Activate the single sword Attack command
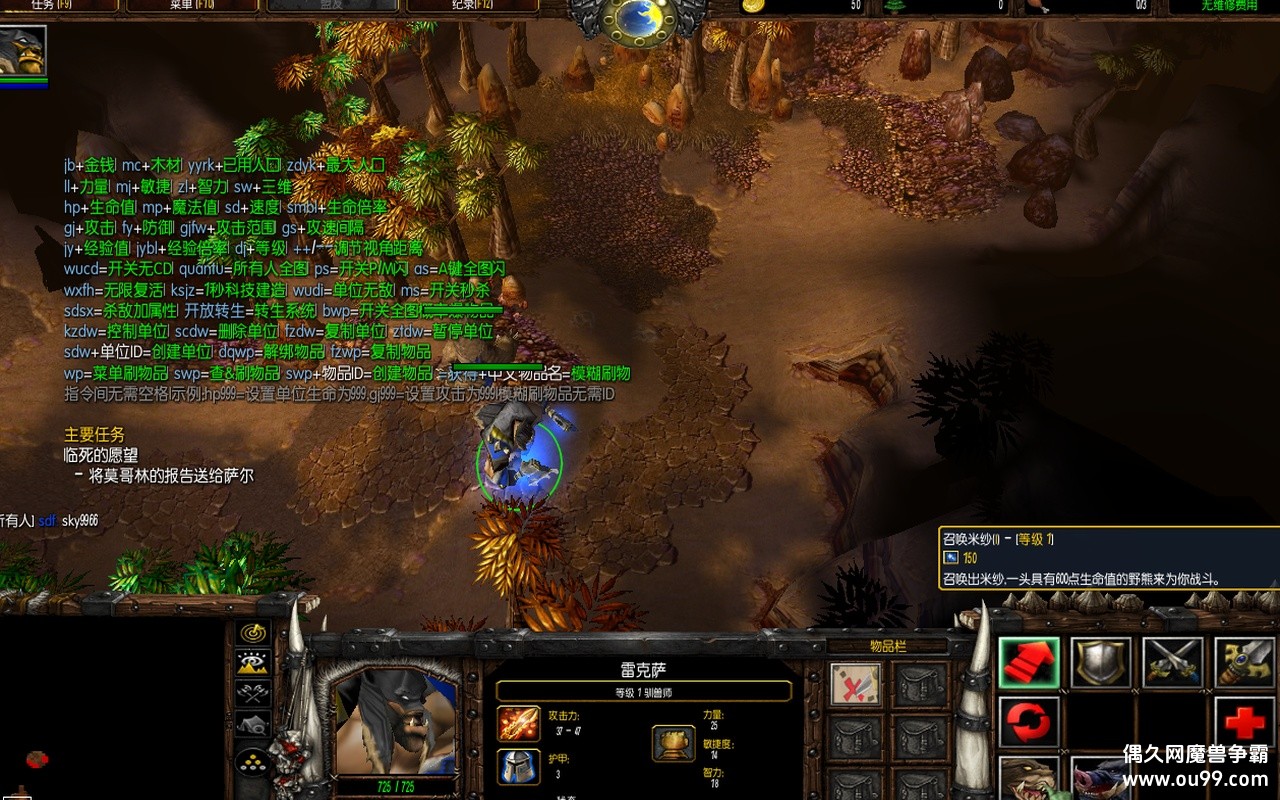Image resolution: width=1280 pixels, height=800 pixels. 1244,663
